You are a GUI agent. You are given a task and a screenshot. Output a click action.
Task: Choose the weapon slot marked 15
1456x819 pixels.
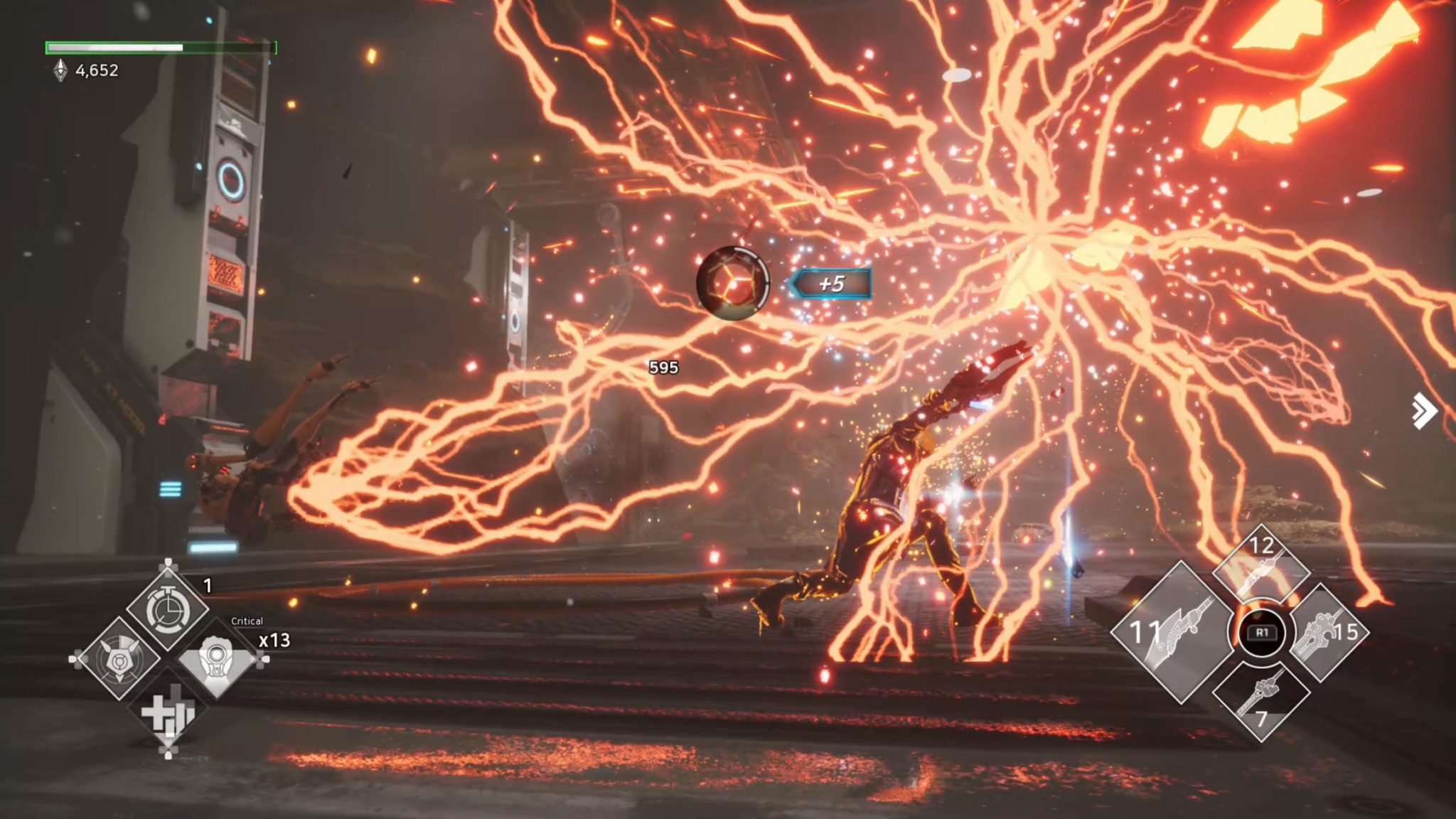(1326, 632)
